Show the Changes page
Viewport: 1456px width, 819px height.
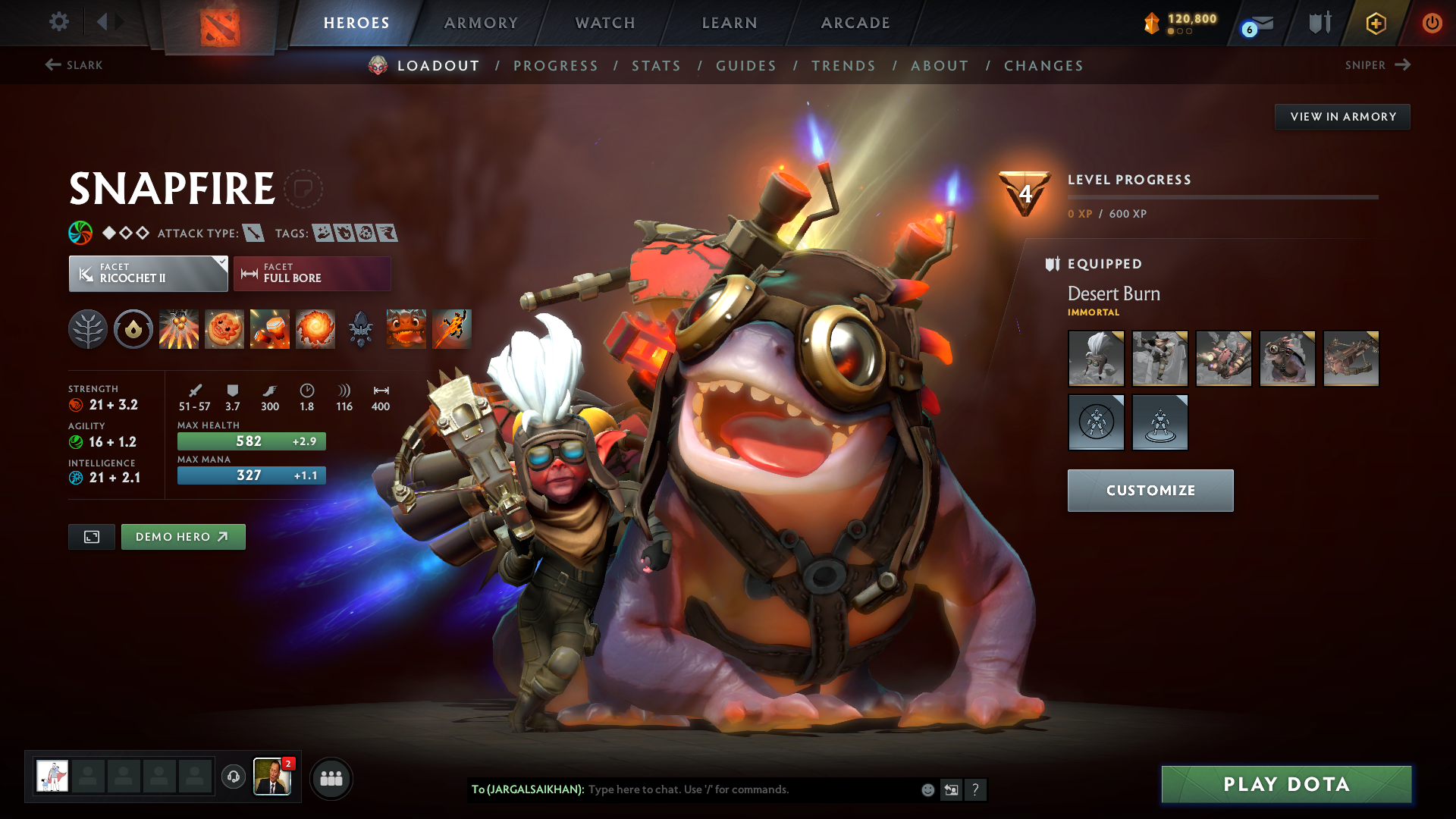pyautogui.click(x=1043, y=66)
